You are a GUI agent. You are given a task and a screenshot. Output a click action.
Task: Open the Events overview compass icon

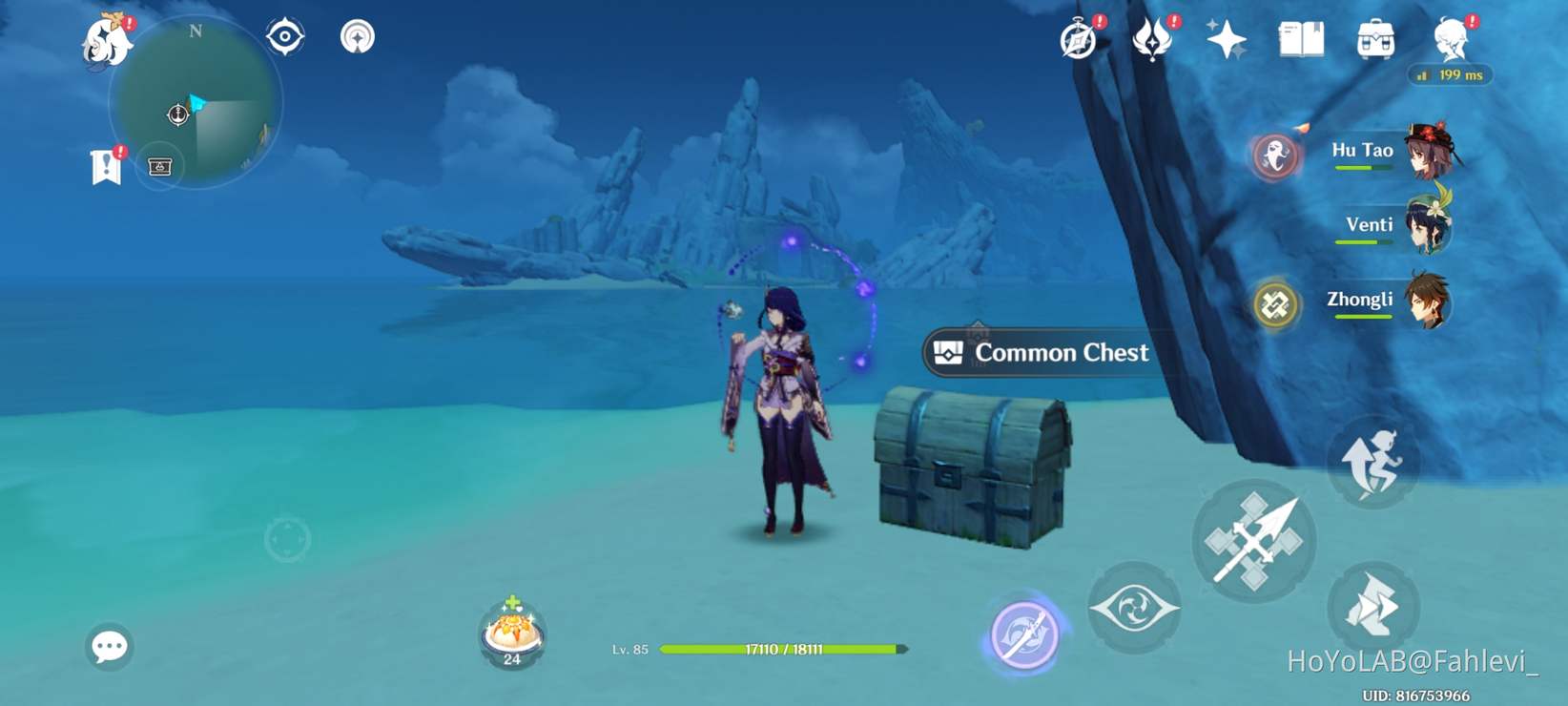click(x=1079, y=40)
